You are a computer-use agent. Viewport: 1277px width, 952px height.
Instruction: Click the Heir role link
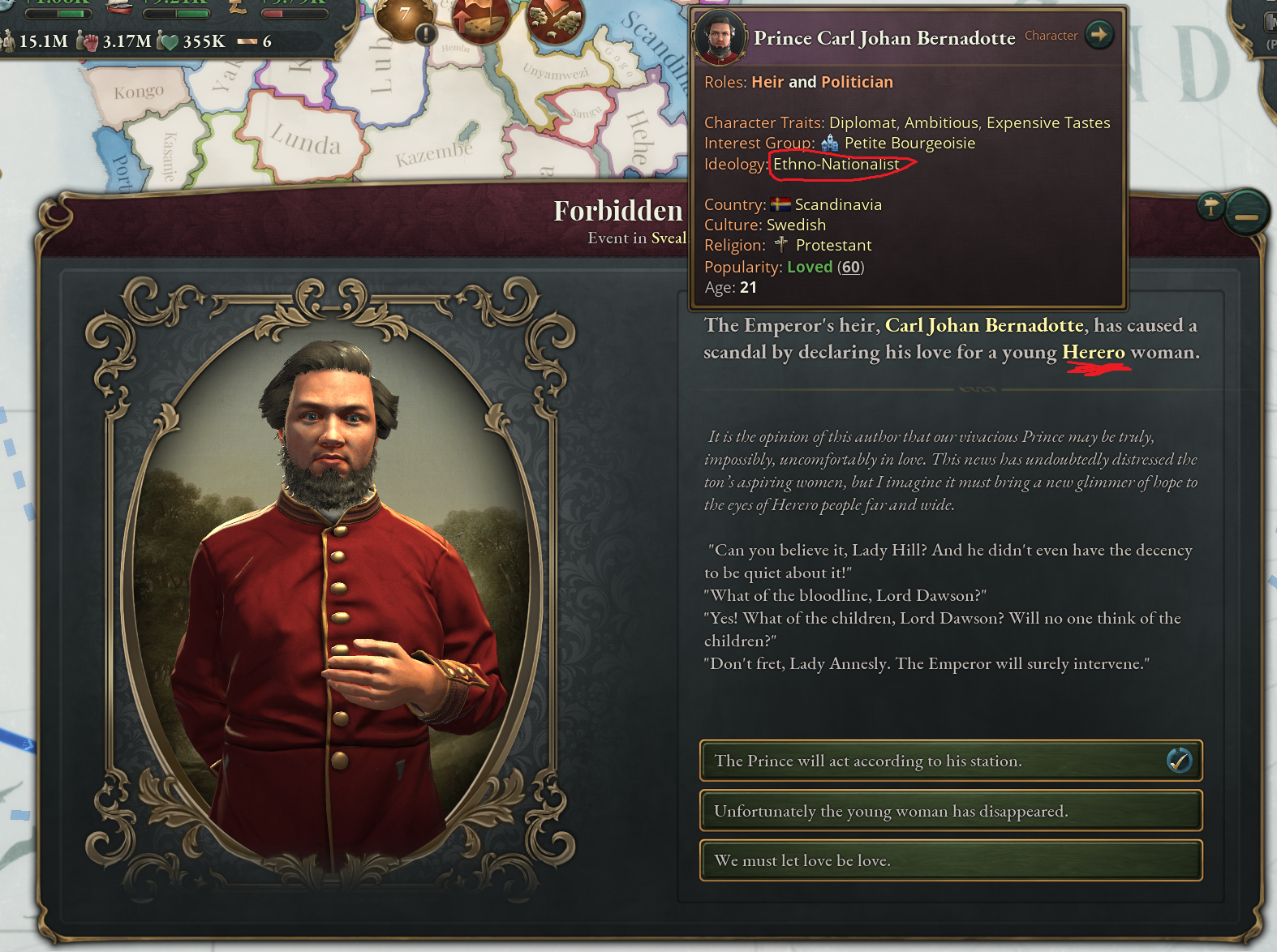767,82
